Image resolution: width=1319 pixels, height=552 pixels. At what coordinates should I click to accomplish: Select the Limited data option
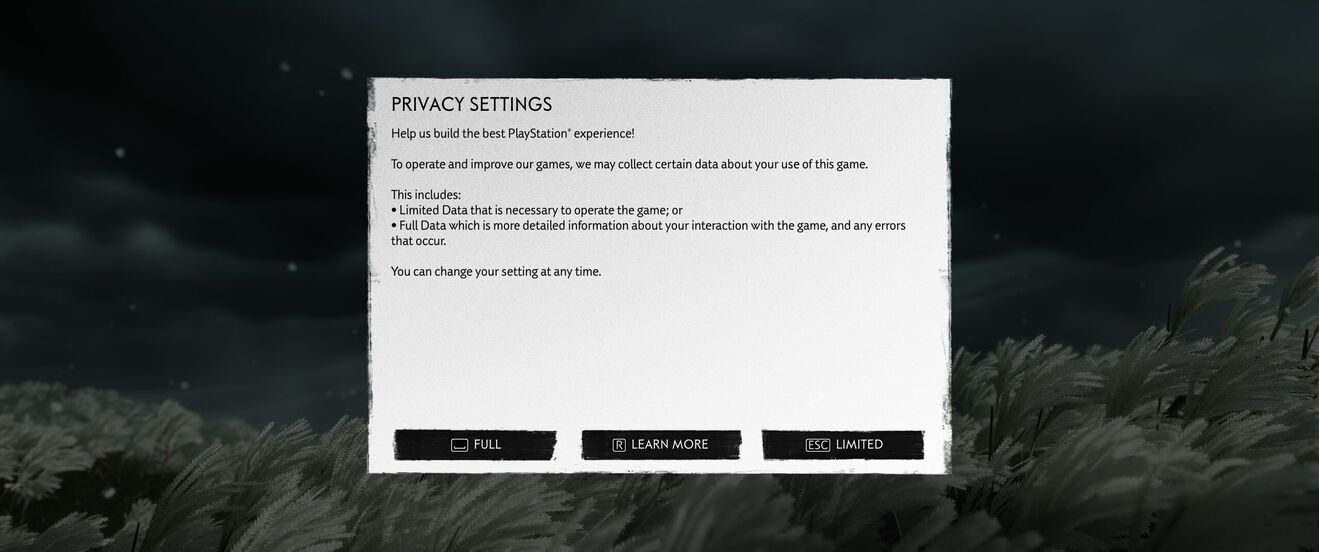click(843, 445)
